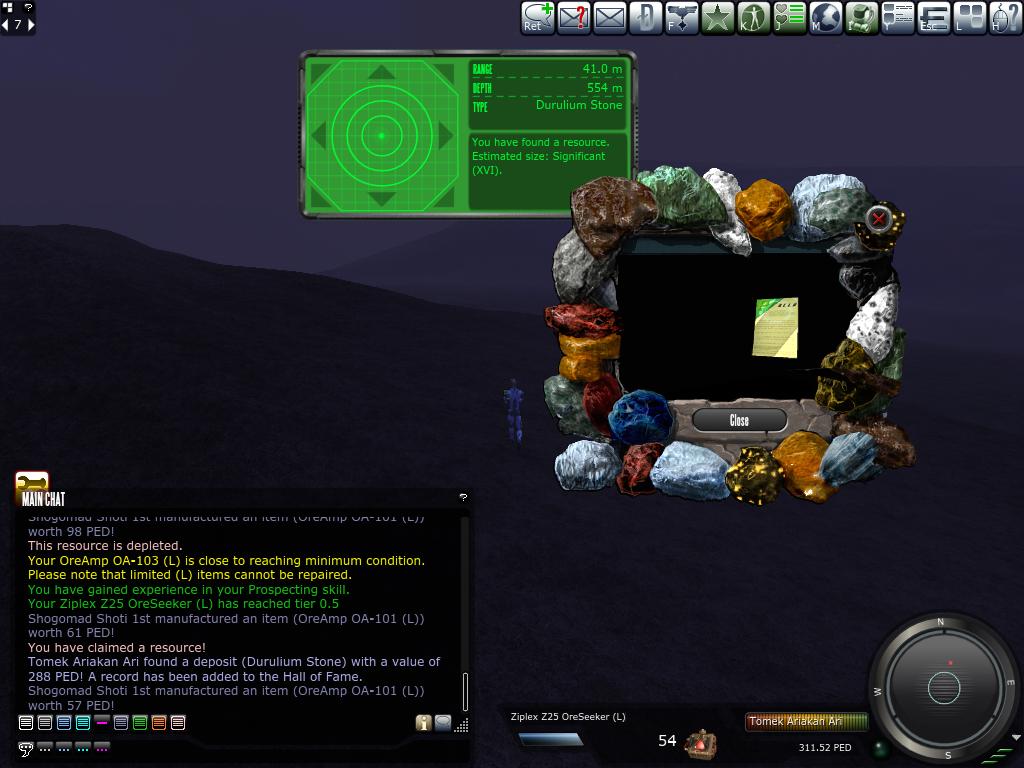This screenshot has width=1024, height=768.
Task: Click the OreAmp ammo crate icon
Action: click(701, 743)
